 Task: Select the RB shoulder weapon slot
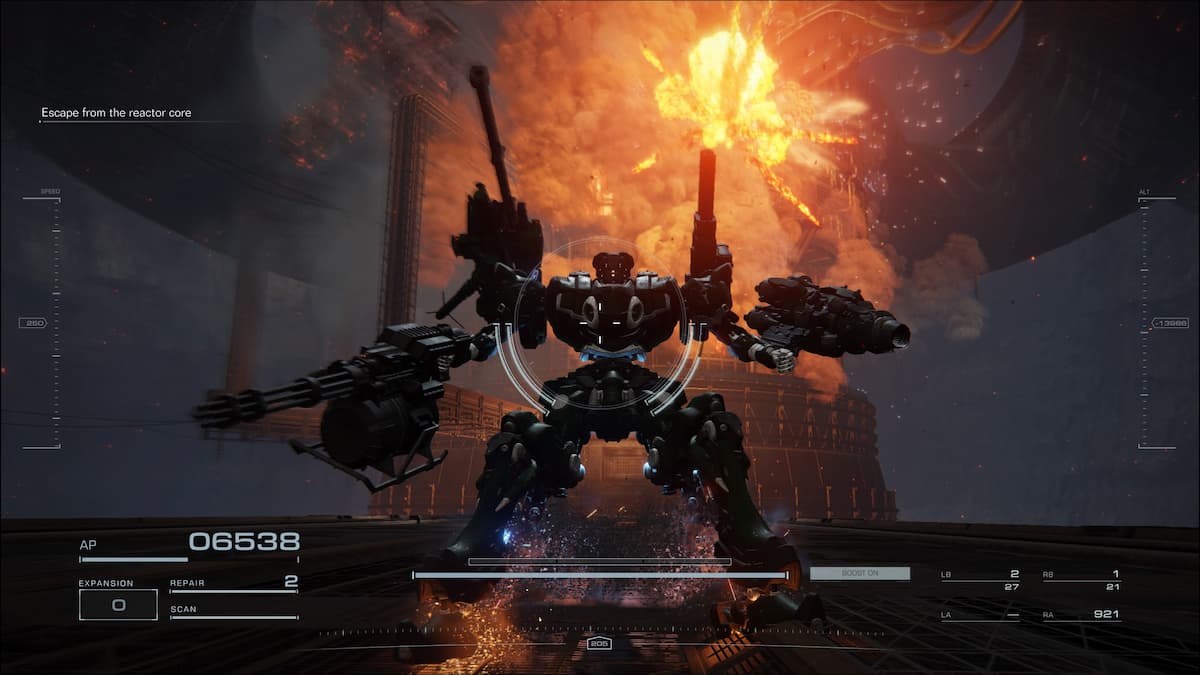click(1081, 580)
